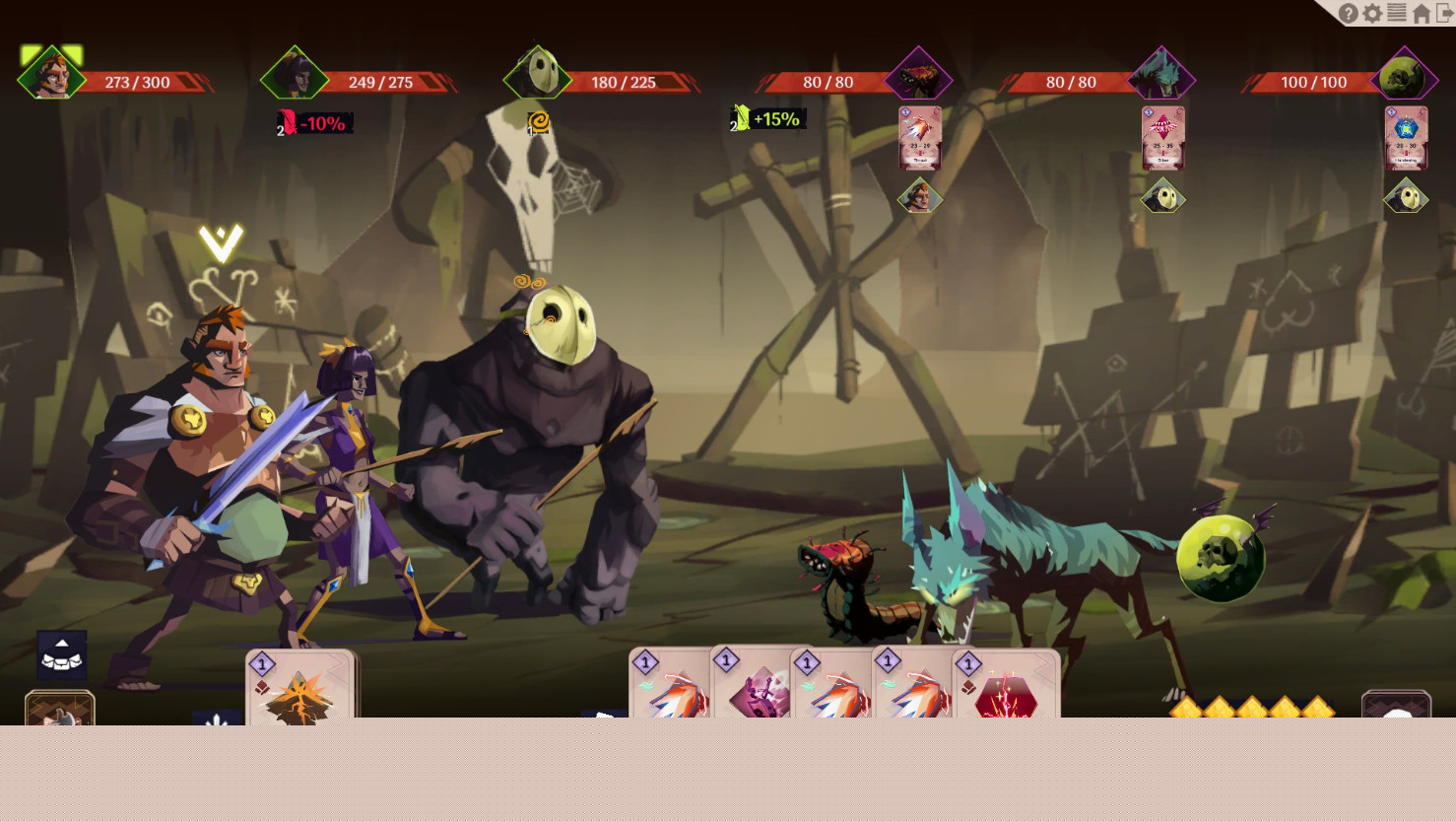The image size is (1456, 821).
Task: Play the red lightning card
Action: coord(1006,689)
